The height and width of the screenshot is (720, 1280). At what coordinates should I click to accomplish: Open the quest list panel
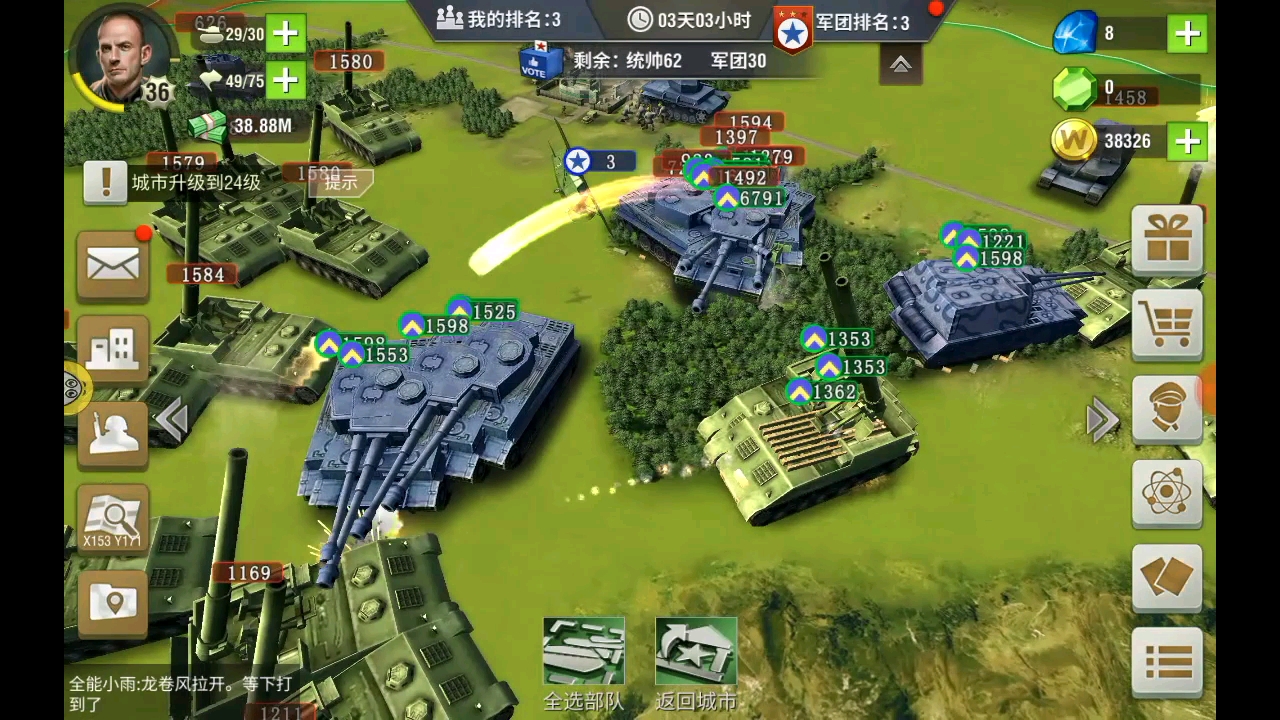(x=1168, y=662)
